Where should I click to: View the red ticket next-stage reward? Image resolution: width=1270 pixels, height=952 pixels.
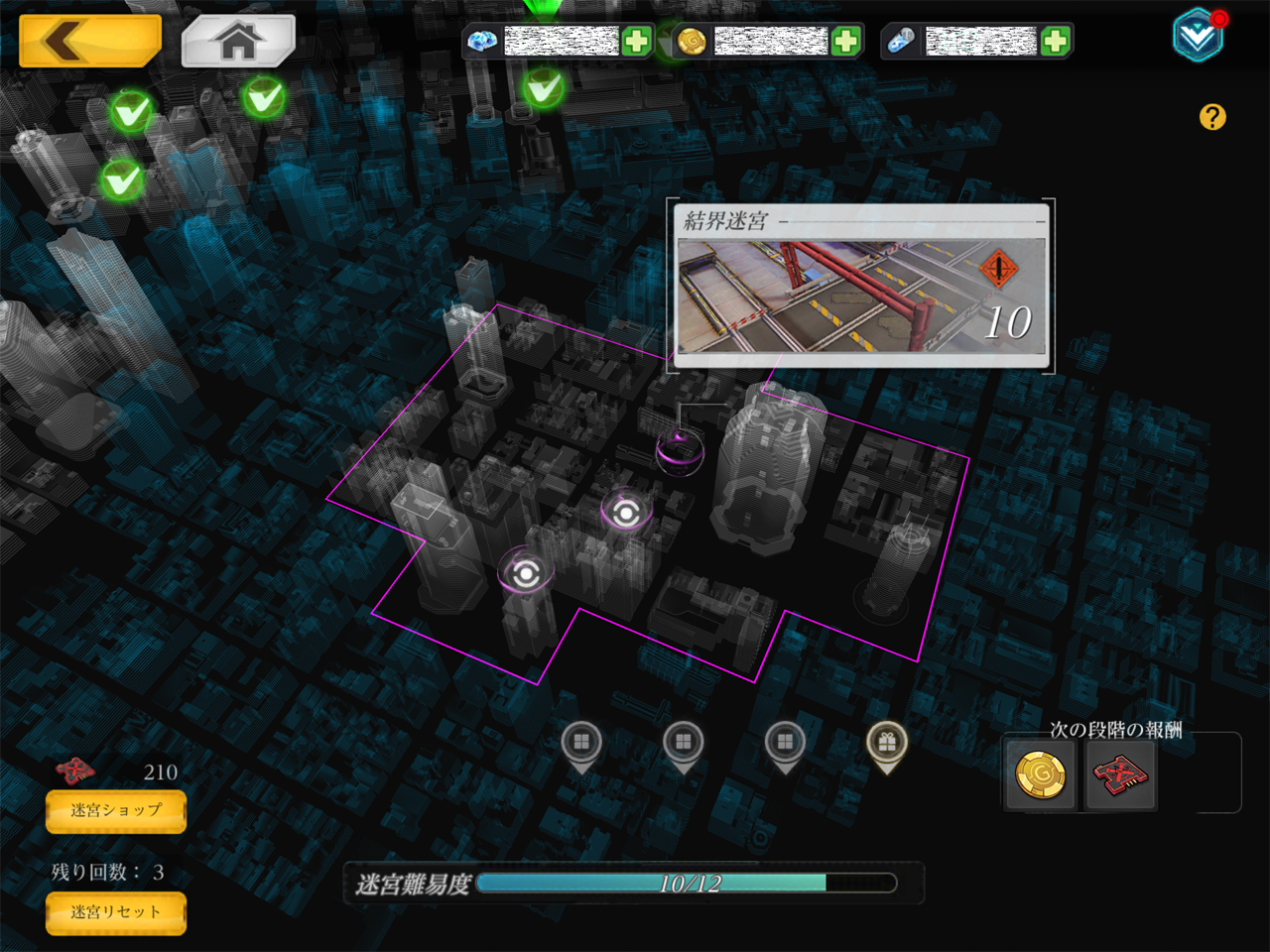tap(1120, 774)
